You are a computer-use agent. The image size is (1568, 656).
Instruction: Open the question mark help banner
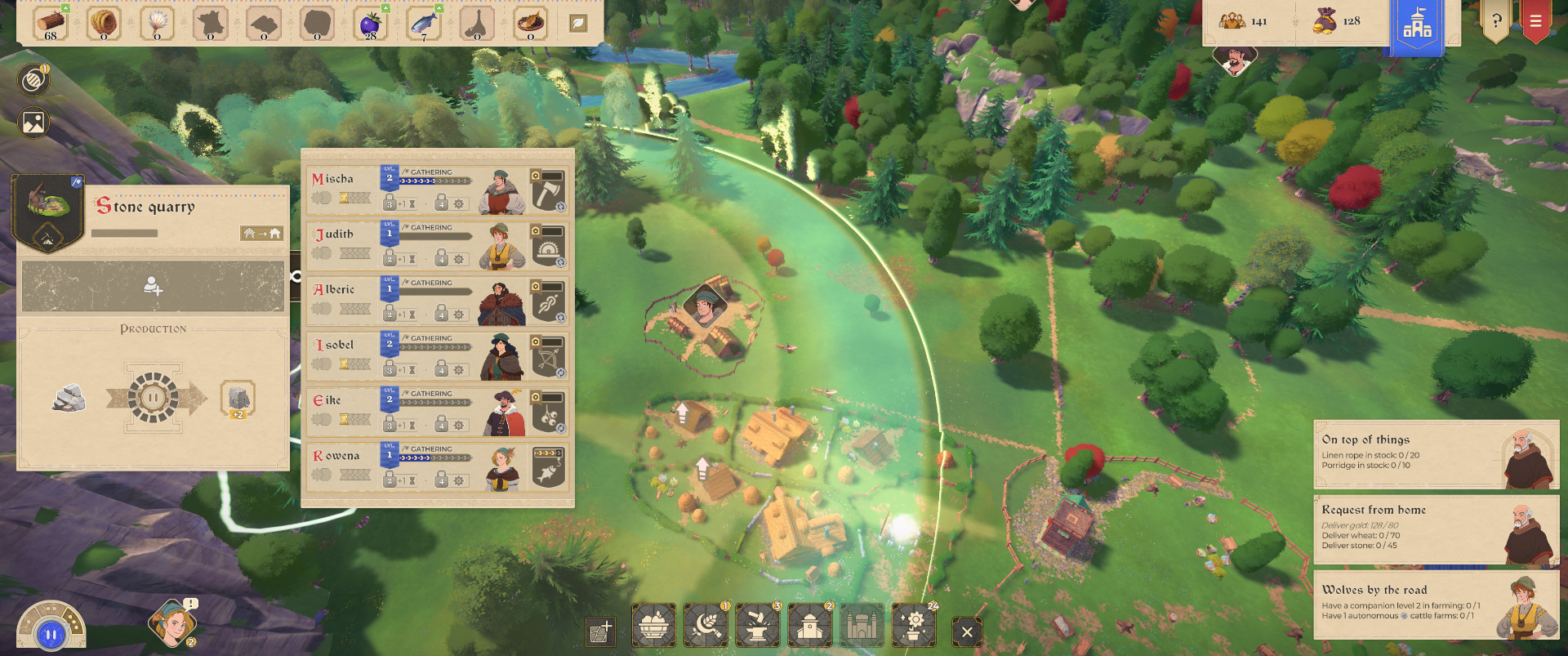click(1496, 21)
